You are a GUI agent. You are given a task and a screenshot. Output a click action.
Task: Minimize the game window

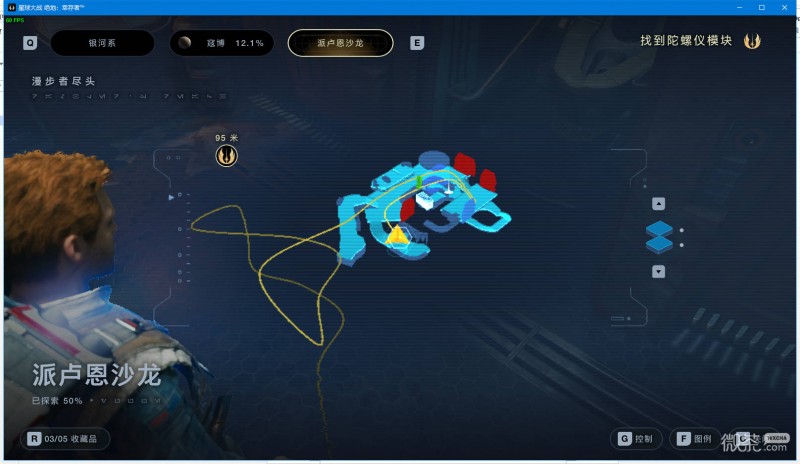[x=735, y=7]
